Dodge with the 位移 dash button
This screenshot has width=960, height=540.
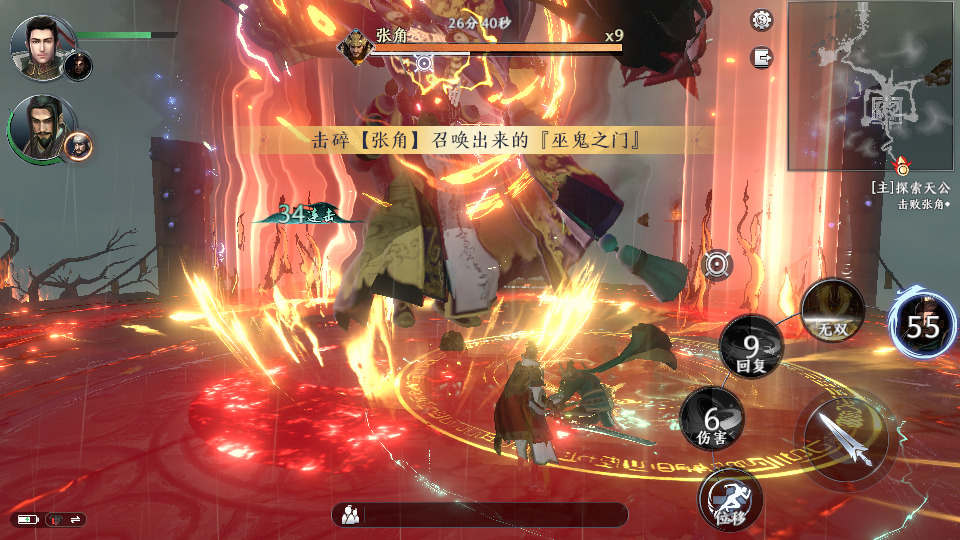pyautogui.click(x=731, y=500)
